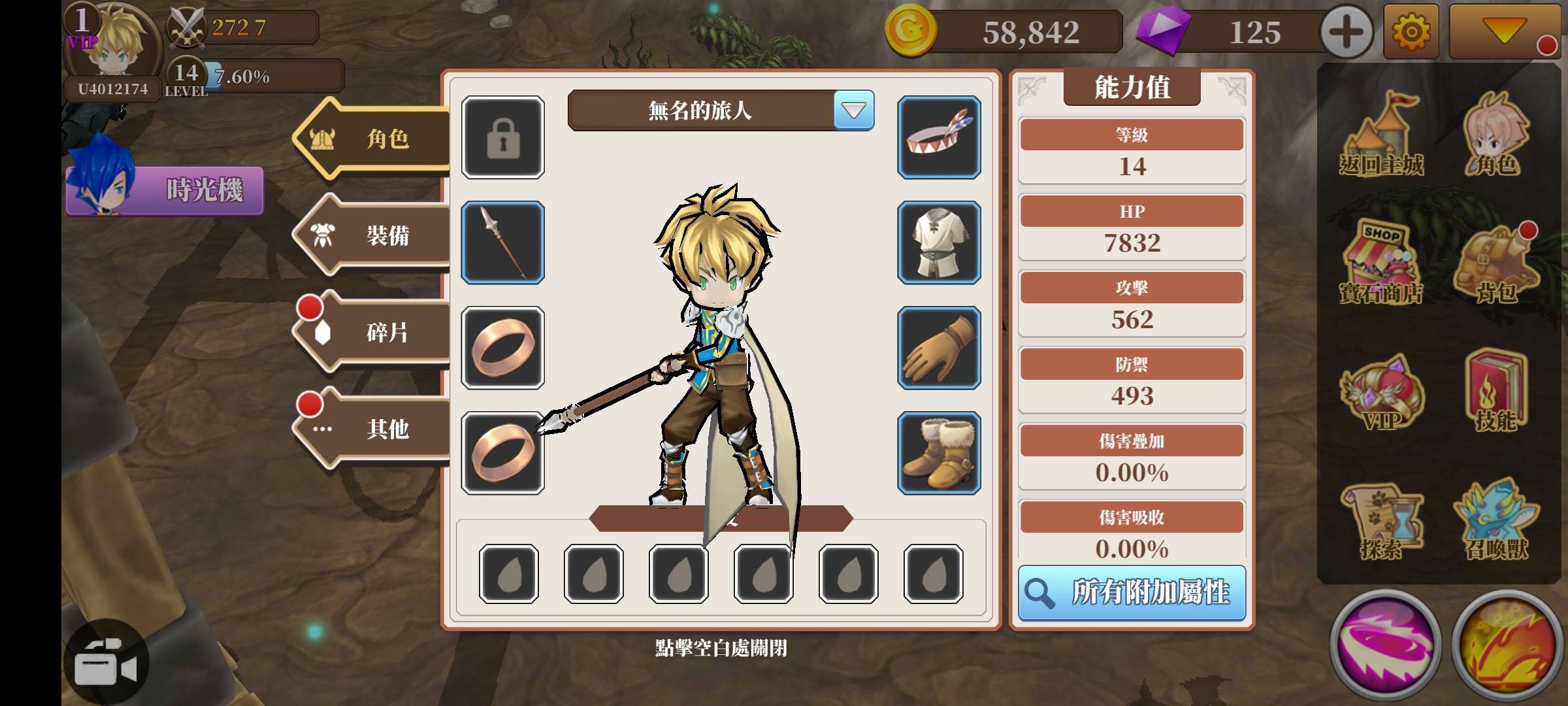Screen dimensions: 1568x706
Task: Open the 背包 backpack
Action: pos(1496,265)
